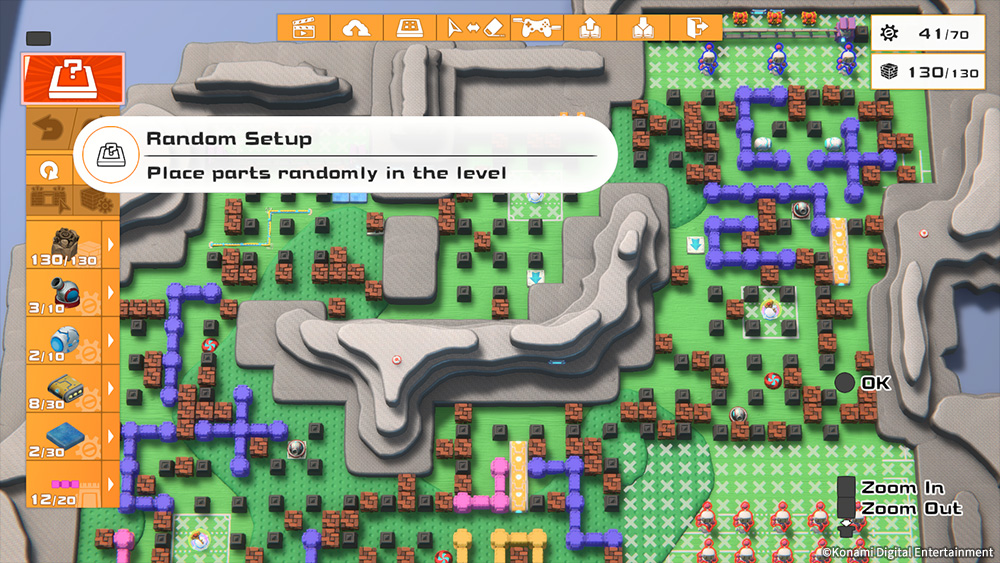Select the brick block selection tool
Image resolution: width=1000 pixels, height=563 pixels.
(x=47, y=200)
